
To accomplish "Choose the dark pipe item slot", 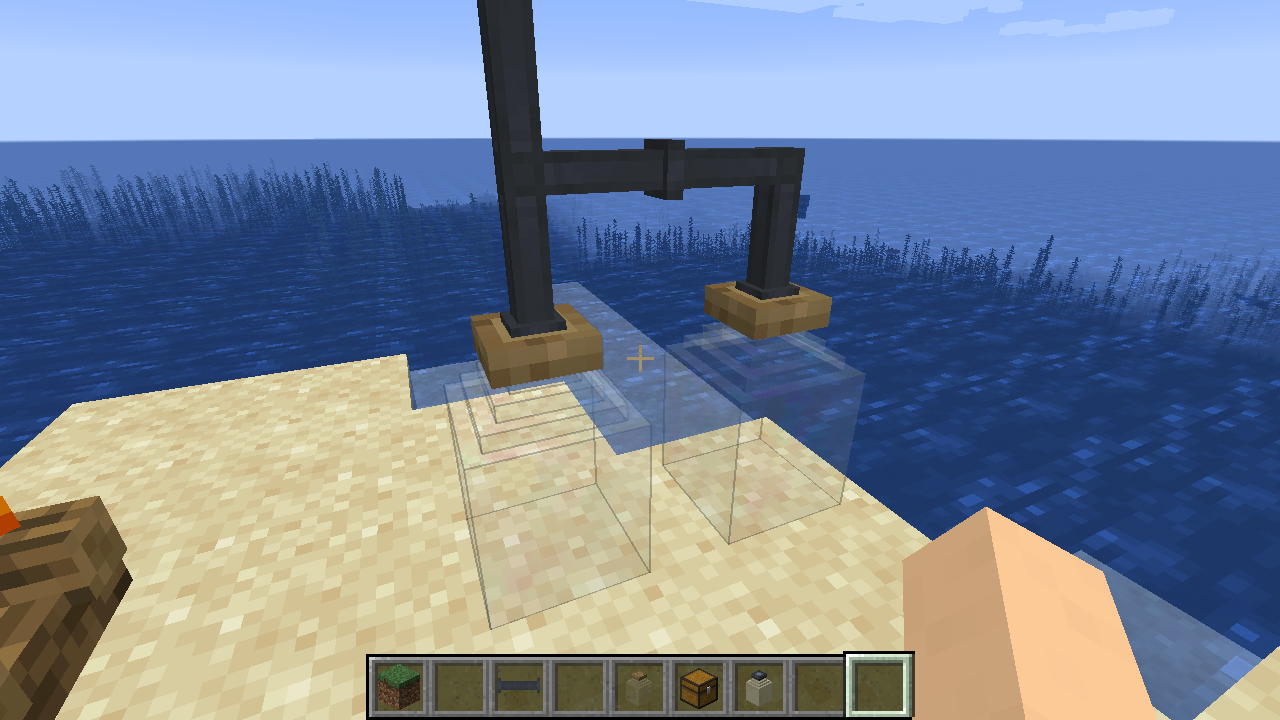I will pyautogui.click(x=519, y=686).
